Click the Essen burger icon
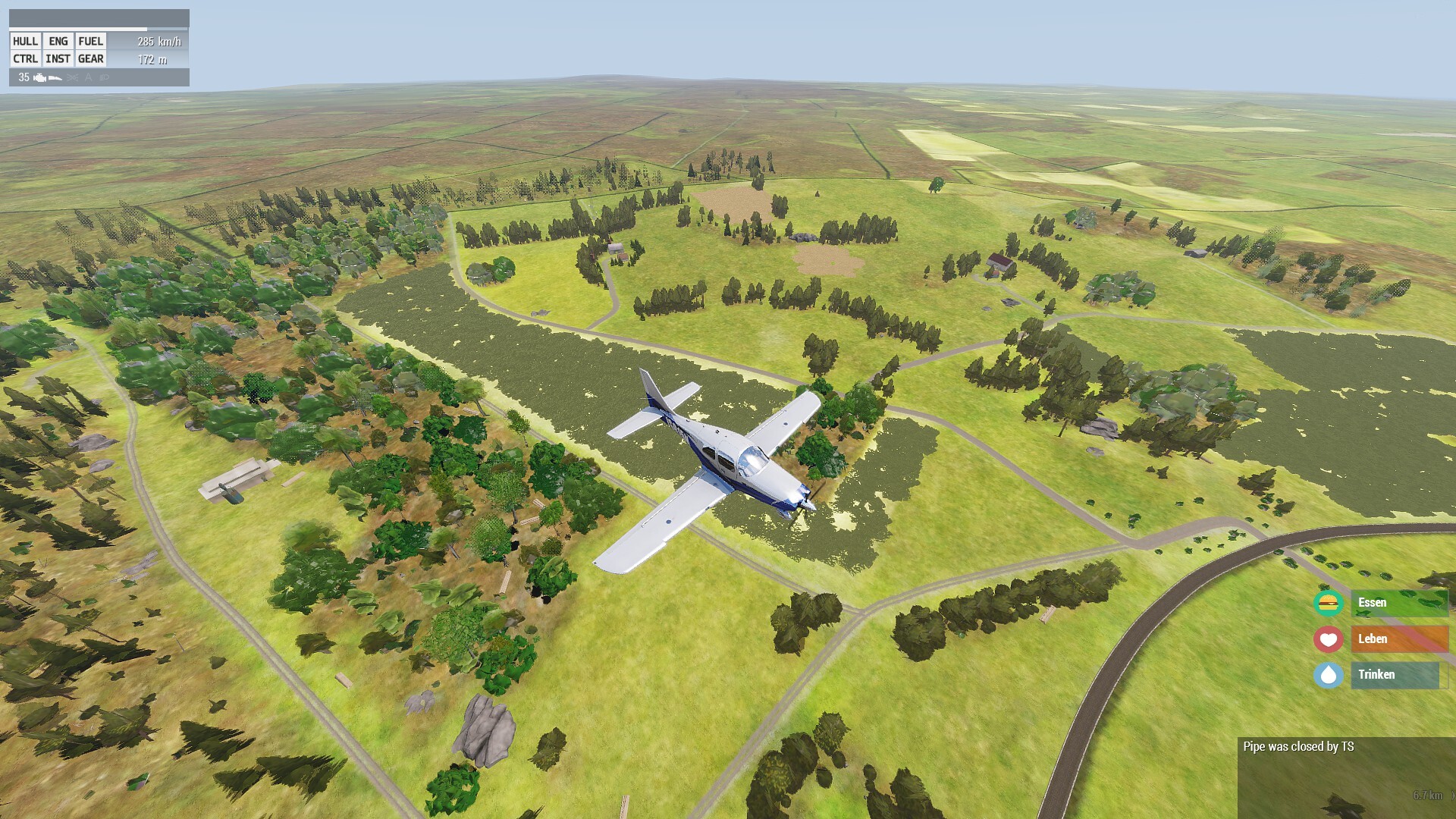This screenshot has height=819, width=1456. coord(1328,603)
